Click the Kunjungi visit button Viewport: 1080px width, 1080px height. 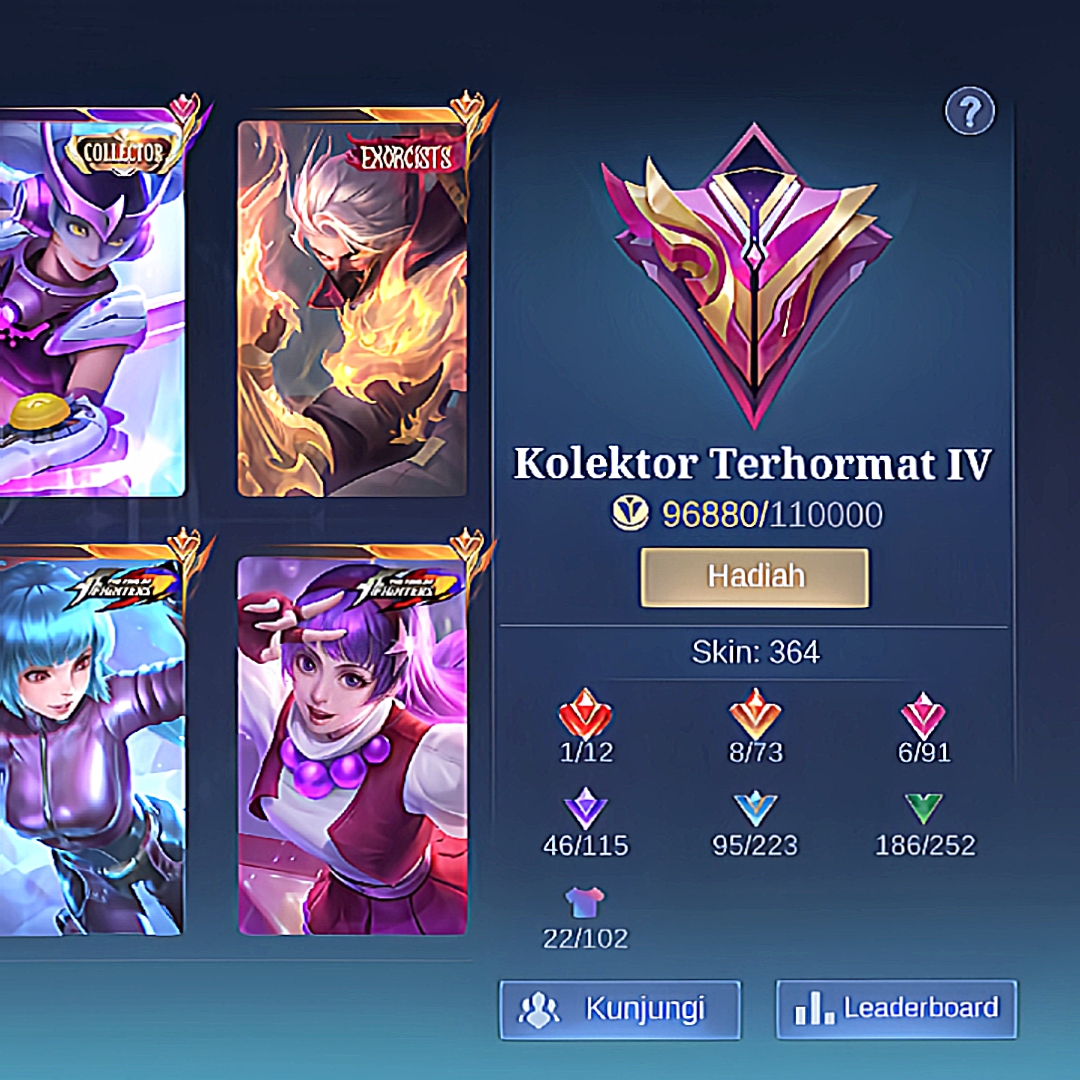(x=620, y=1008)
